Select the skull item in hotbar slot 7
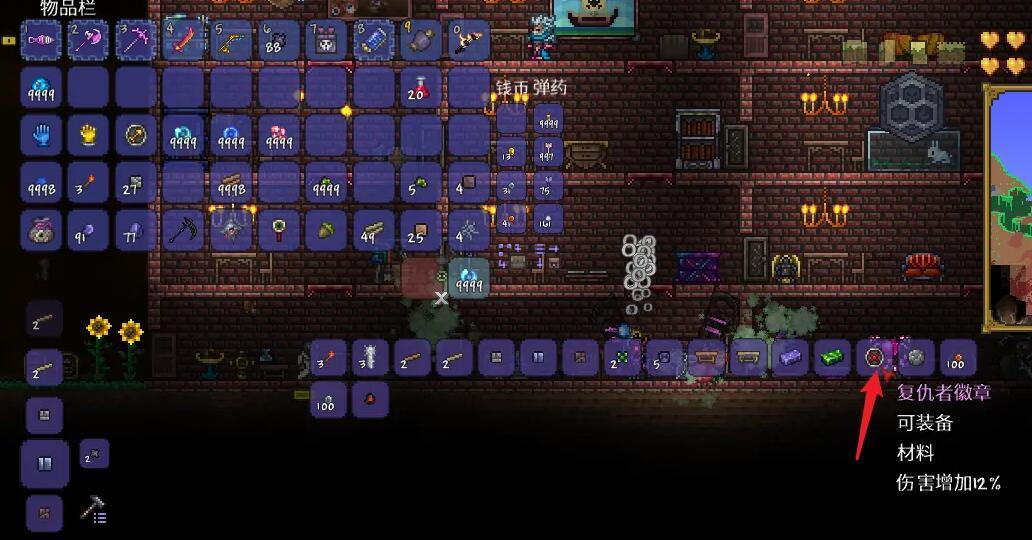 (x=325, y=41)
